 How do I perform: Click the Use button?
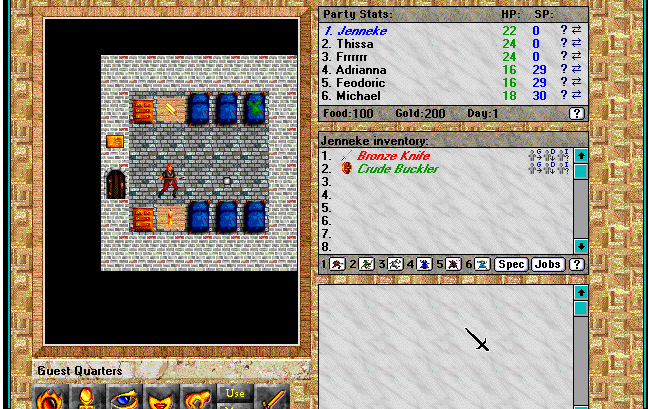(x=235, y=393)
